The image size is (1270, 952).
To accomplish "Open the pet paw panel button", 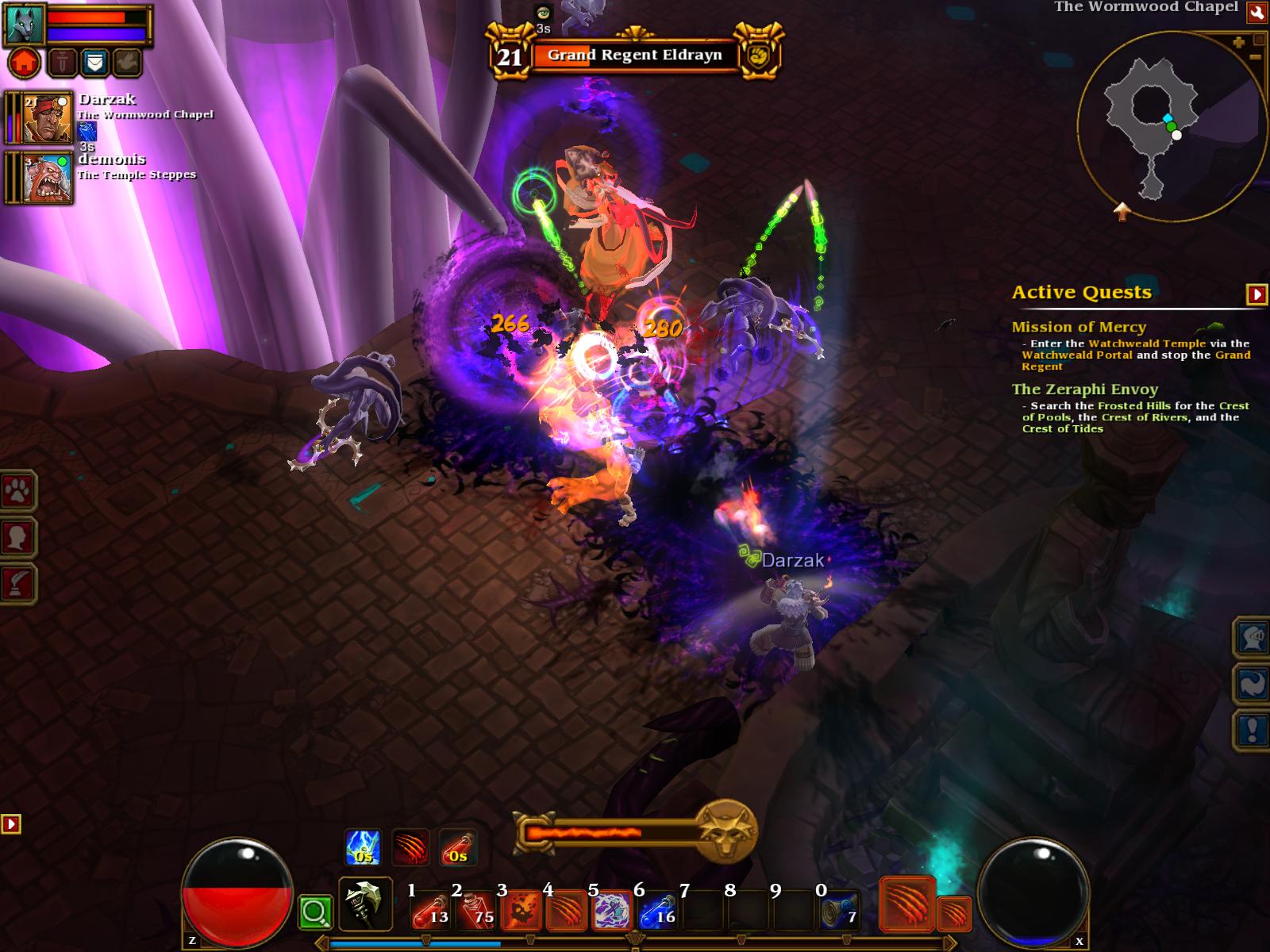I will (x=17, y=493).
